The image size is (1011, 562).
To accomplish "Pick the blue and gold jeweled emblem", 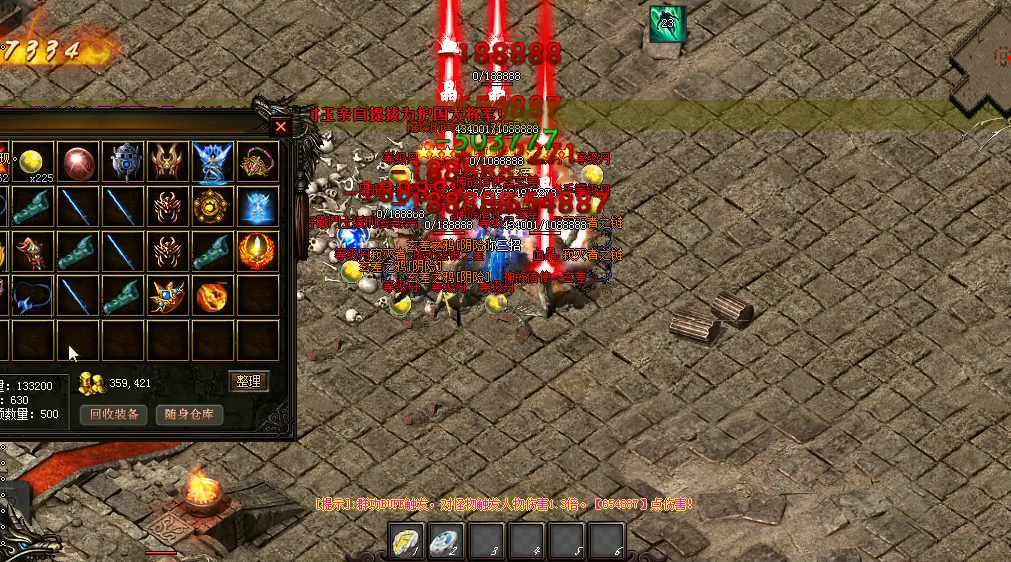I will pos(167,296).
